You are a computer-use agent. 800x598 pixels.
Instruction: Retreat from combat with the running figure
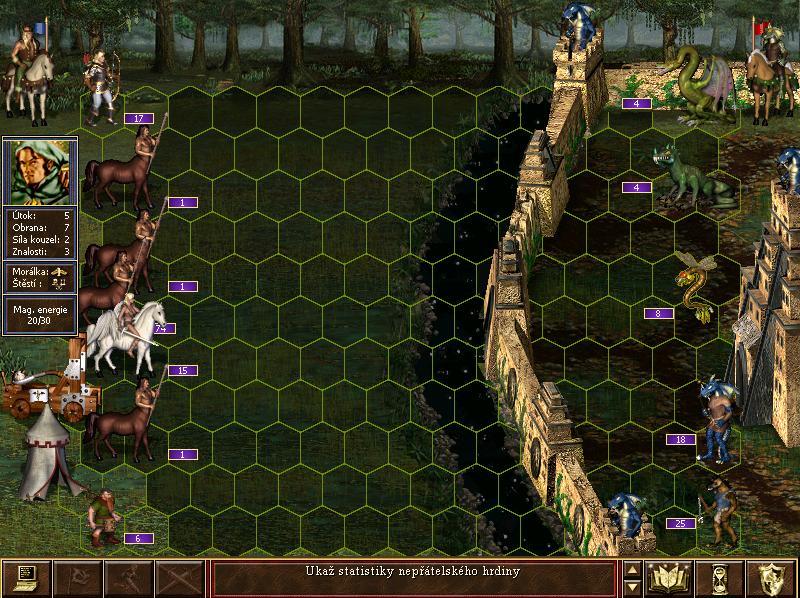pyautogui.click(x=129, y=577)
